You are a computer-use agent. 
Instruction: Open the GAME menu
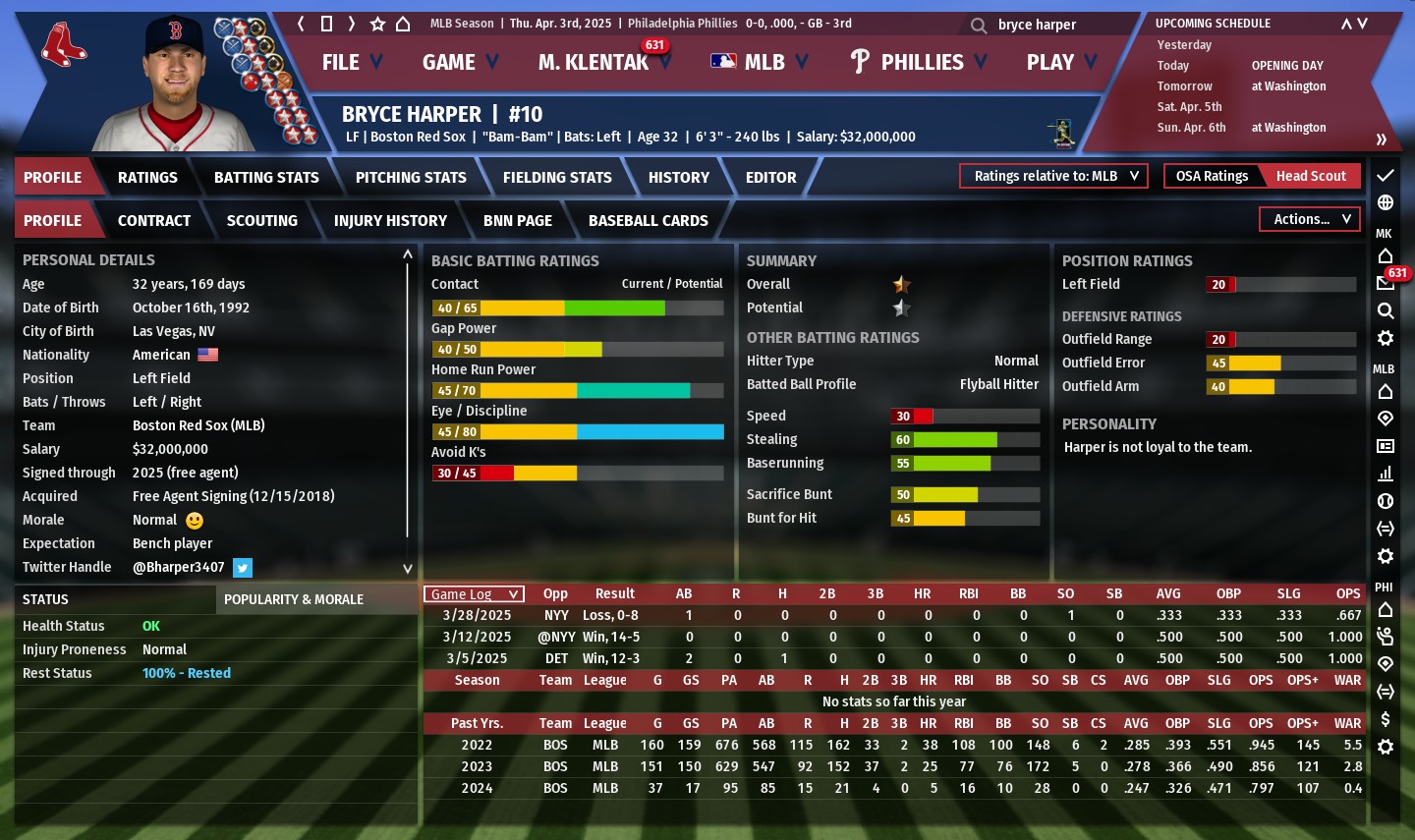click(x=460, y=62)
